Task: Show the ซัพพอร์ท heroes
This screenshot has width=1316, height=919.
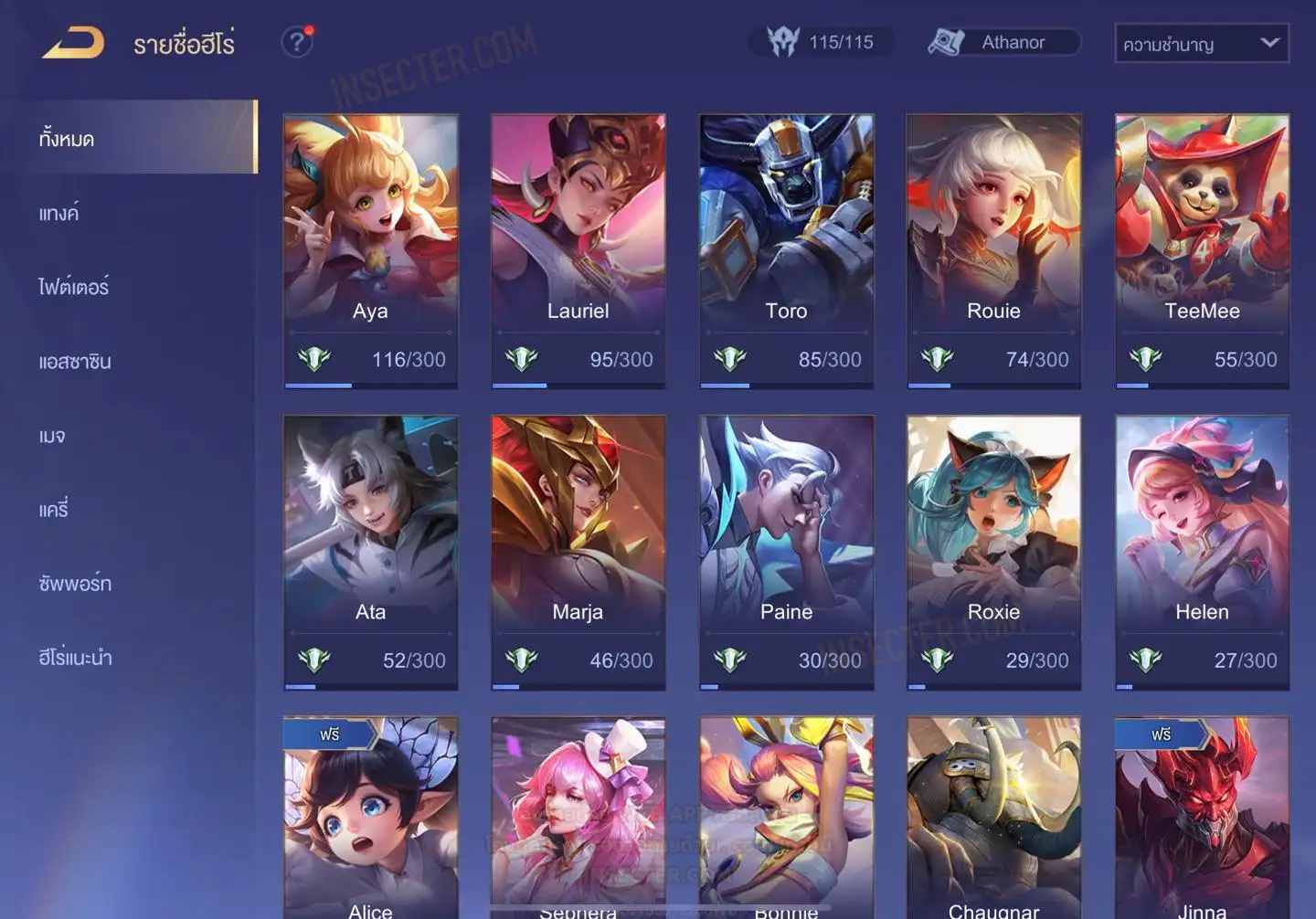Action: coord(75,584)
